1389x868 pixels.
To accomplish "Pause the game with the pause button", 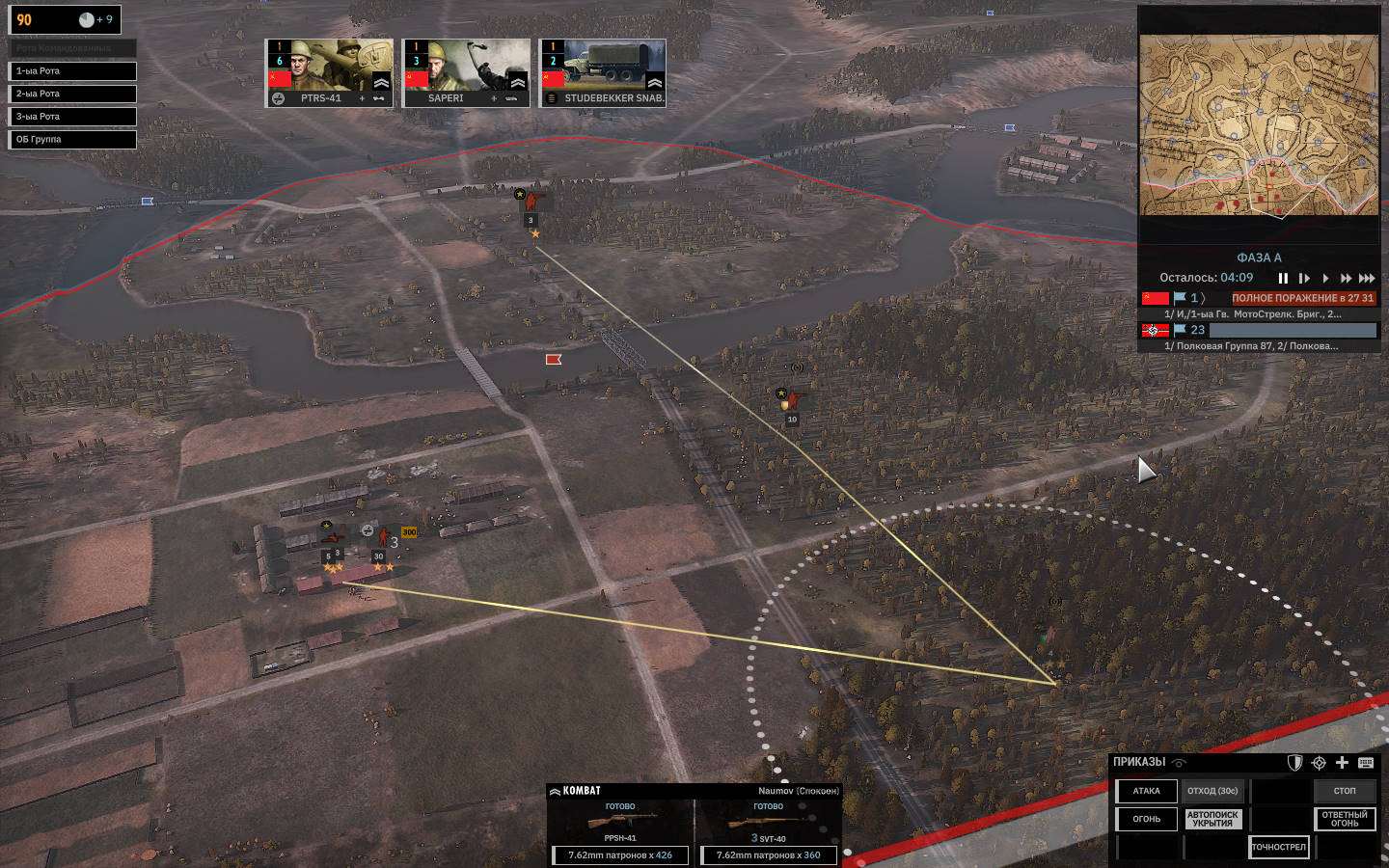I will point(1283,278).
